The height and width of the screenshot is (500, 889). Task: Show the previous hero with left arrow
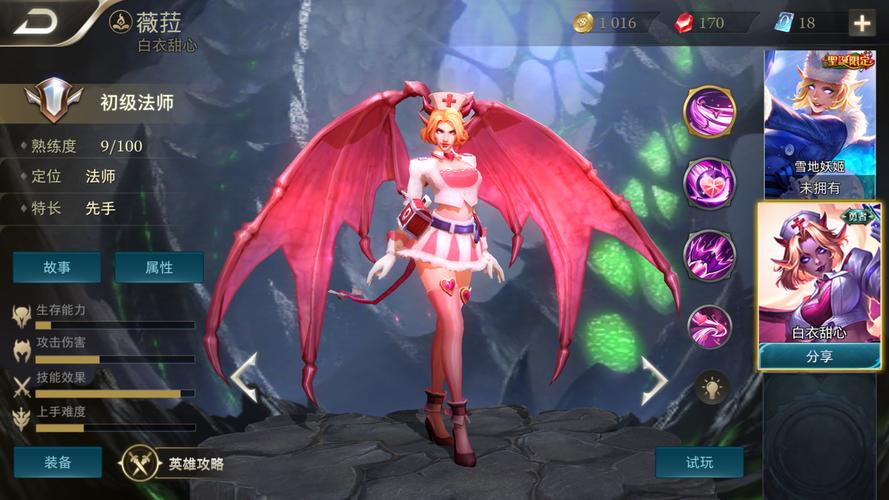(x=245, y=376)
